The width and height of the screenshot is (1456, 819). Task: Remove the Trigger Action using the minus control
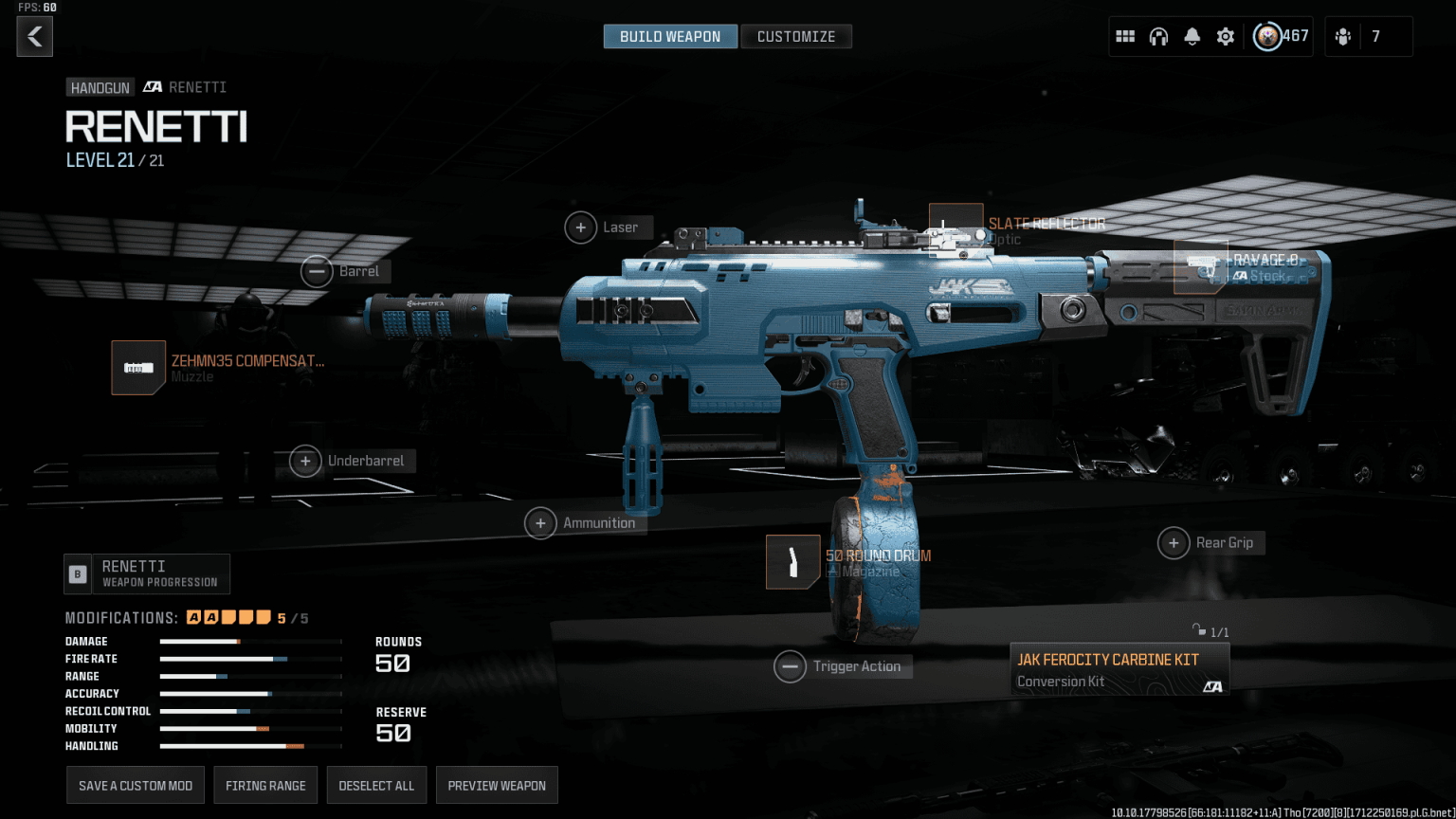(x=790, y=666)
